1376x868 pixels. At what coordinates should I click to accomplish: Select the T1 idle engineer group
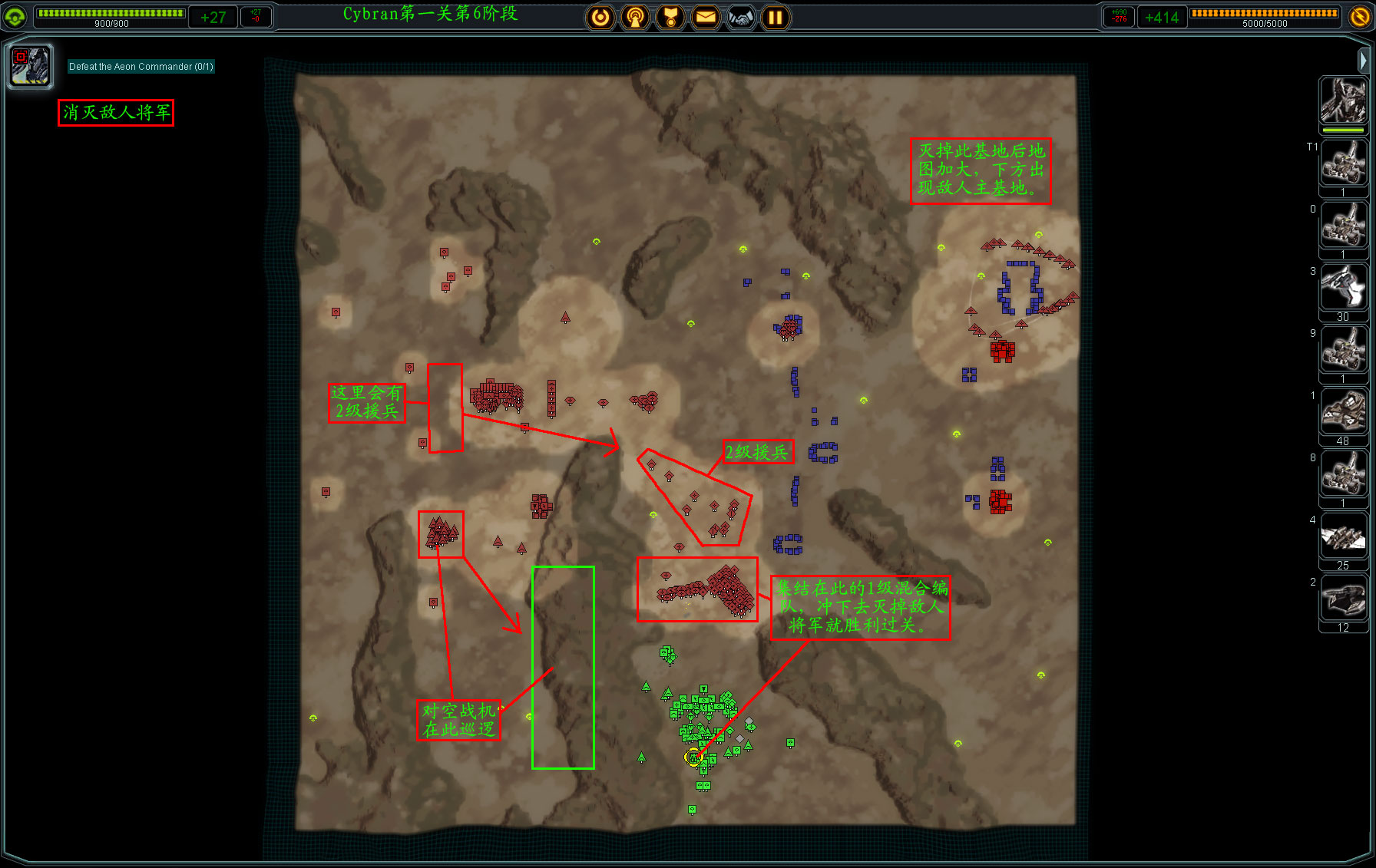pyautogui.click(x=1343, y=163)
